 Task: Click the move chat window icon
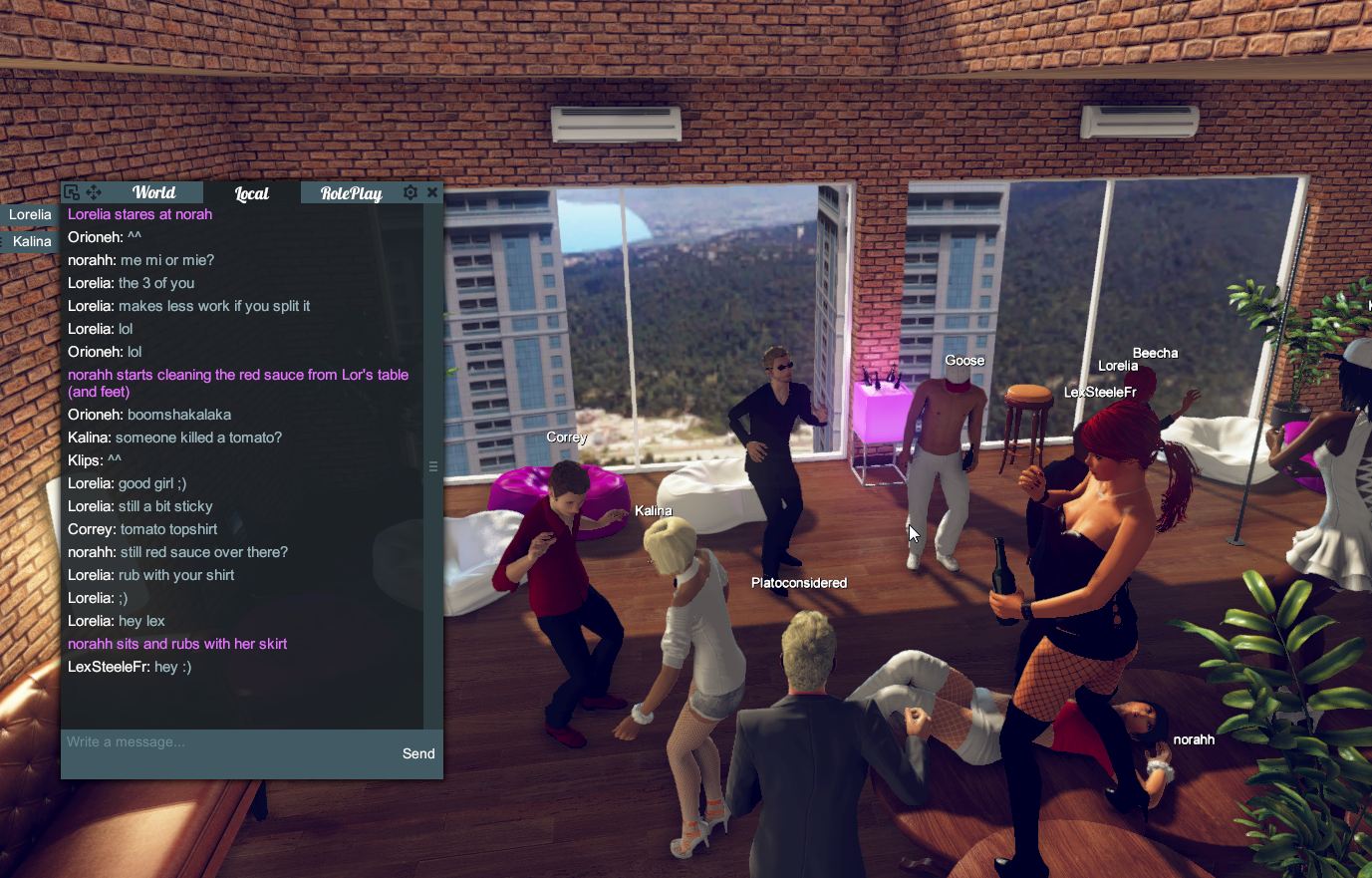pyautogui.click(x=94, y=191)
